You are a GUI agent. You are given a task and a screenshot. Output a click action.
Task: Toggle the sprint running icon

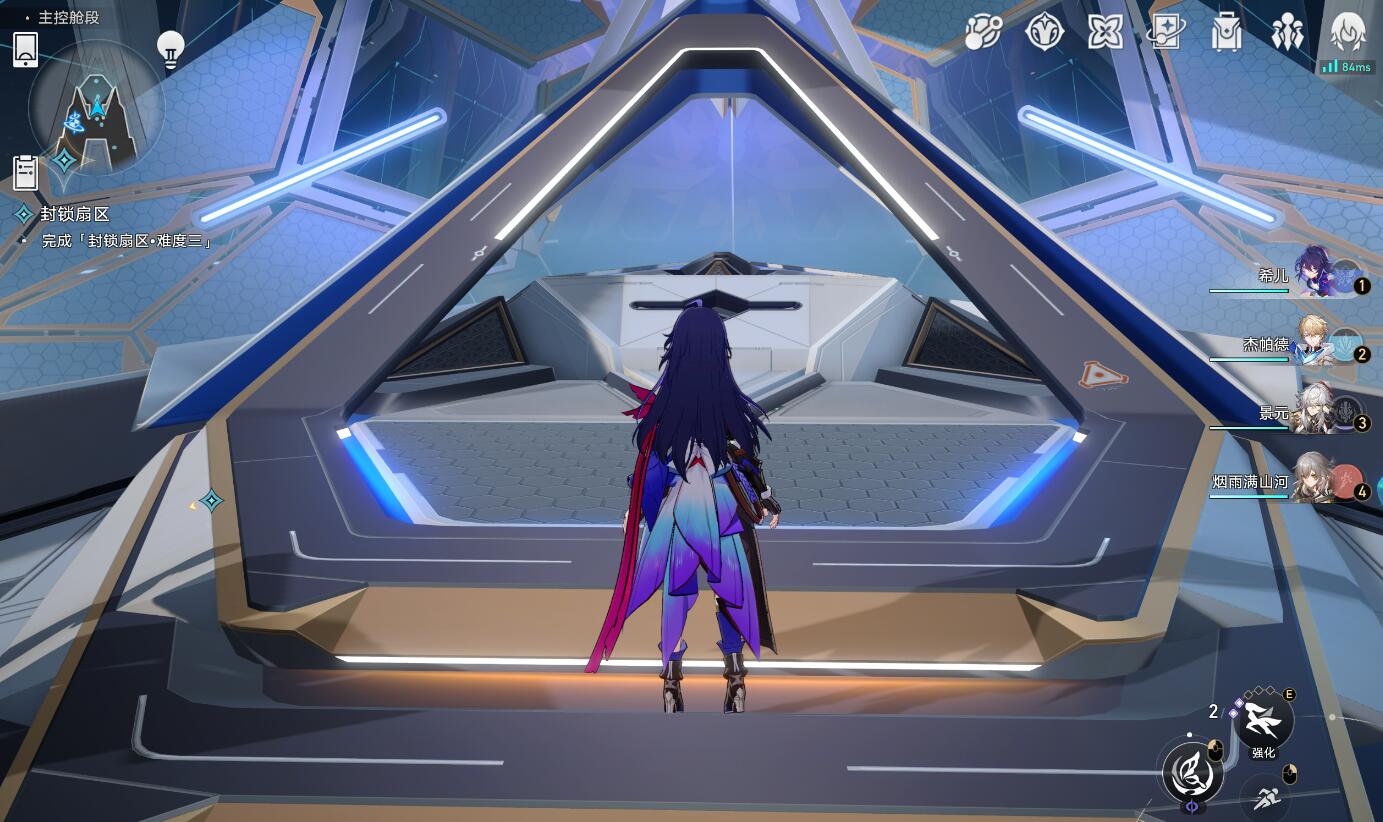[1263, 798]
